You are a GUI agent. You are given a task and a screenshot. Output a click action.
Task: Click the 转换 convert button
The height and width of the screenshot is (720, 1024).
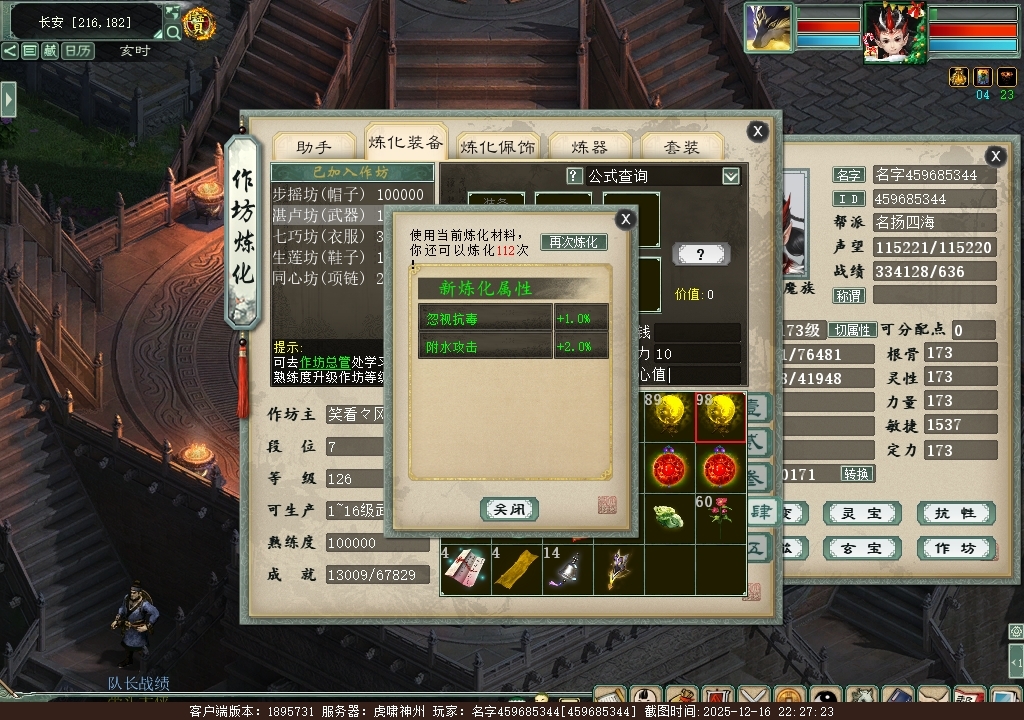857,473
